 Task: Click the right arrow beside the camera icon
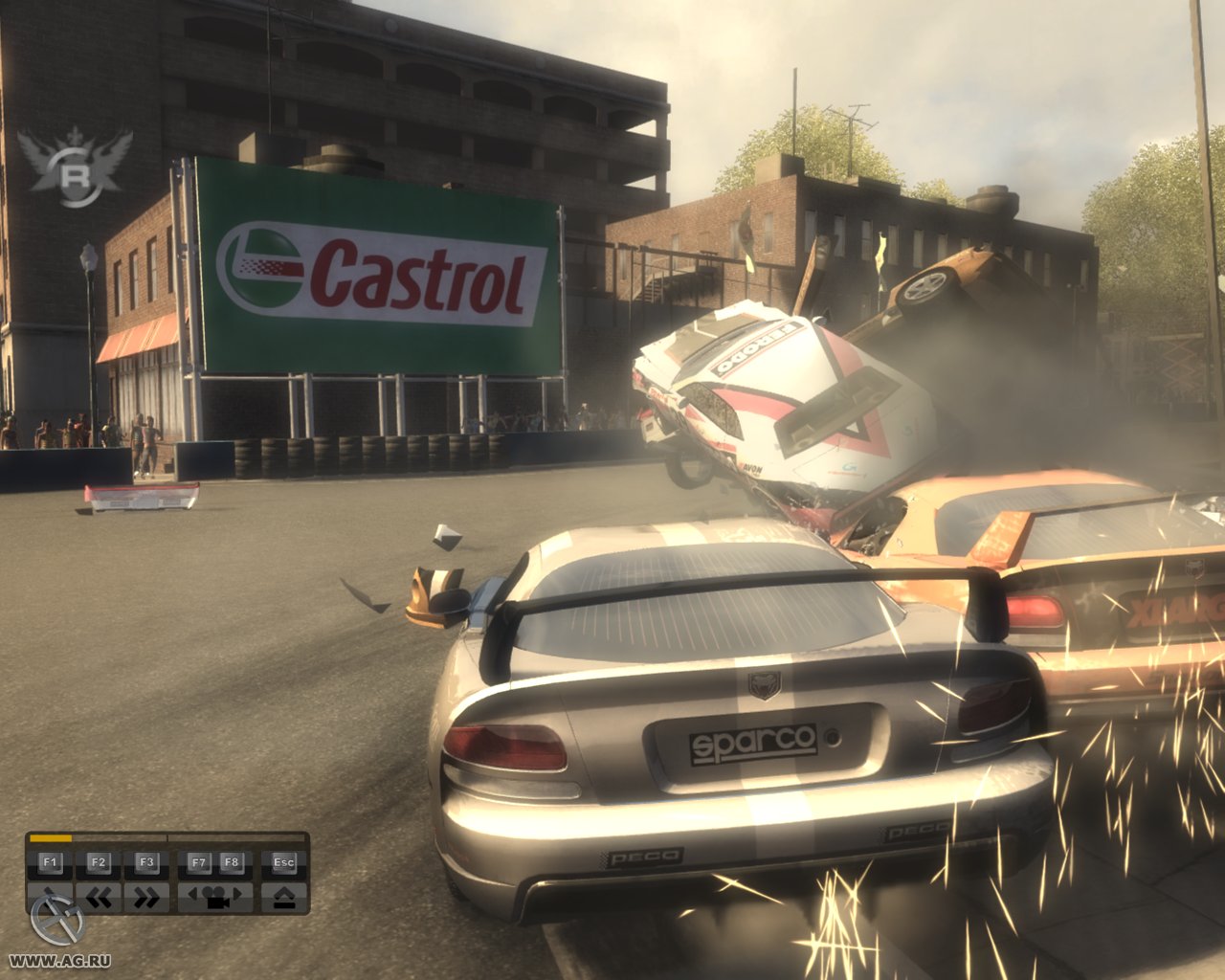click(236, 893)
